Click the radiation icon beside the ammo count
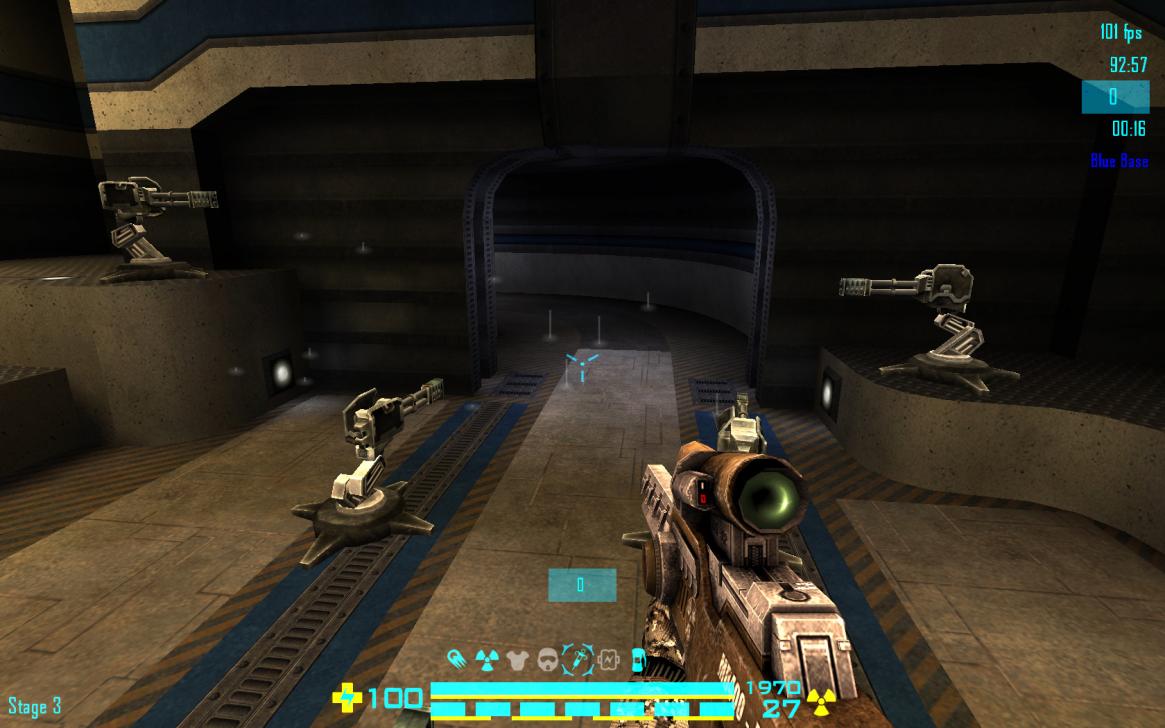This screenshot has height=728, width=1165. click(821, 702)
